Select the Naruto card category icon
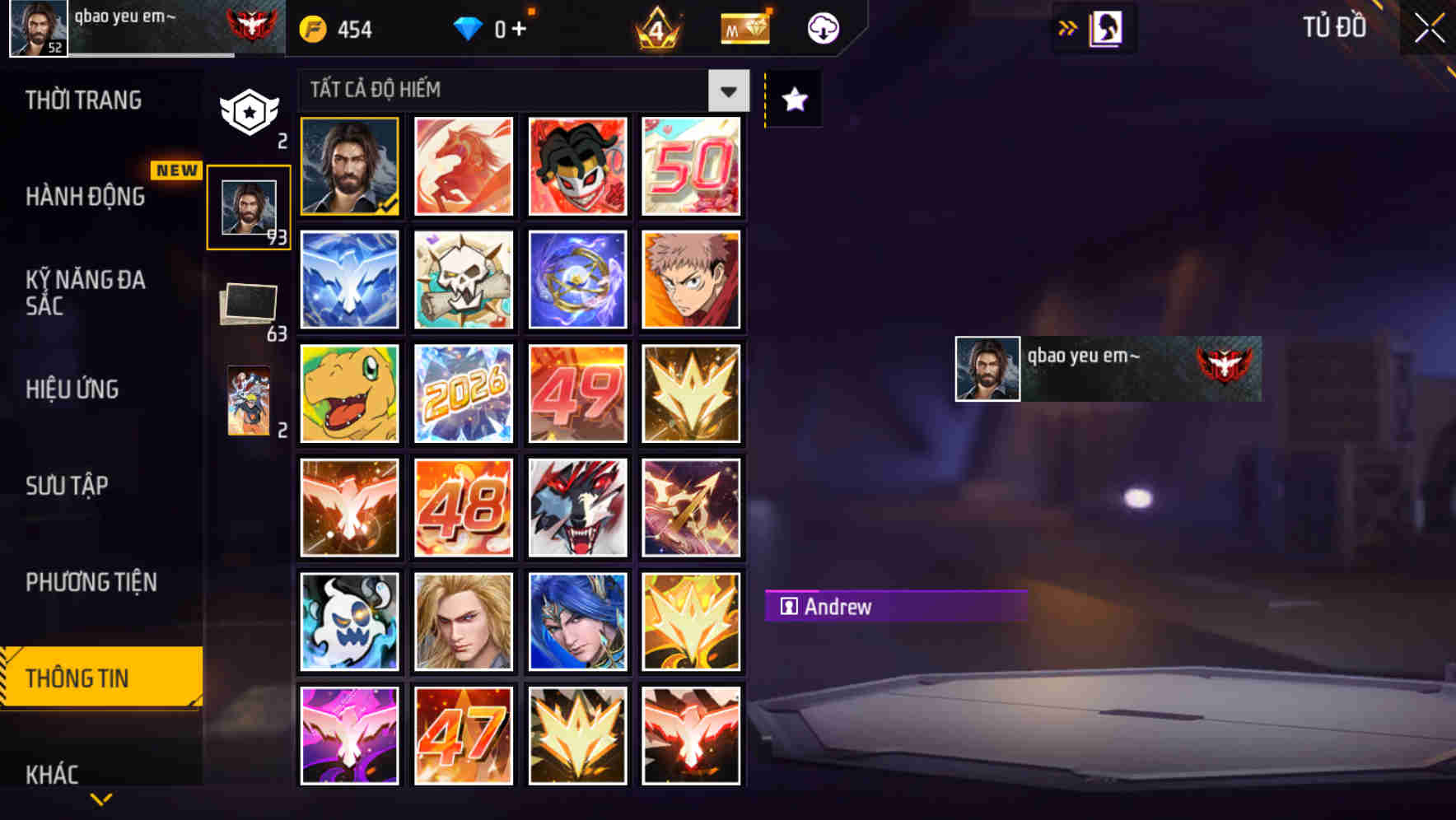Screen dimensions: 1456x820 [x=247, y=403]
